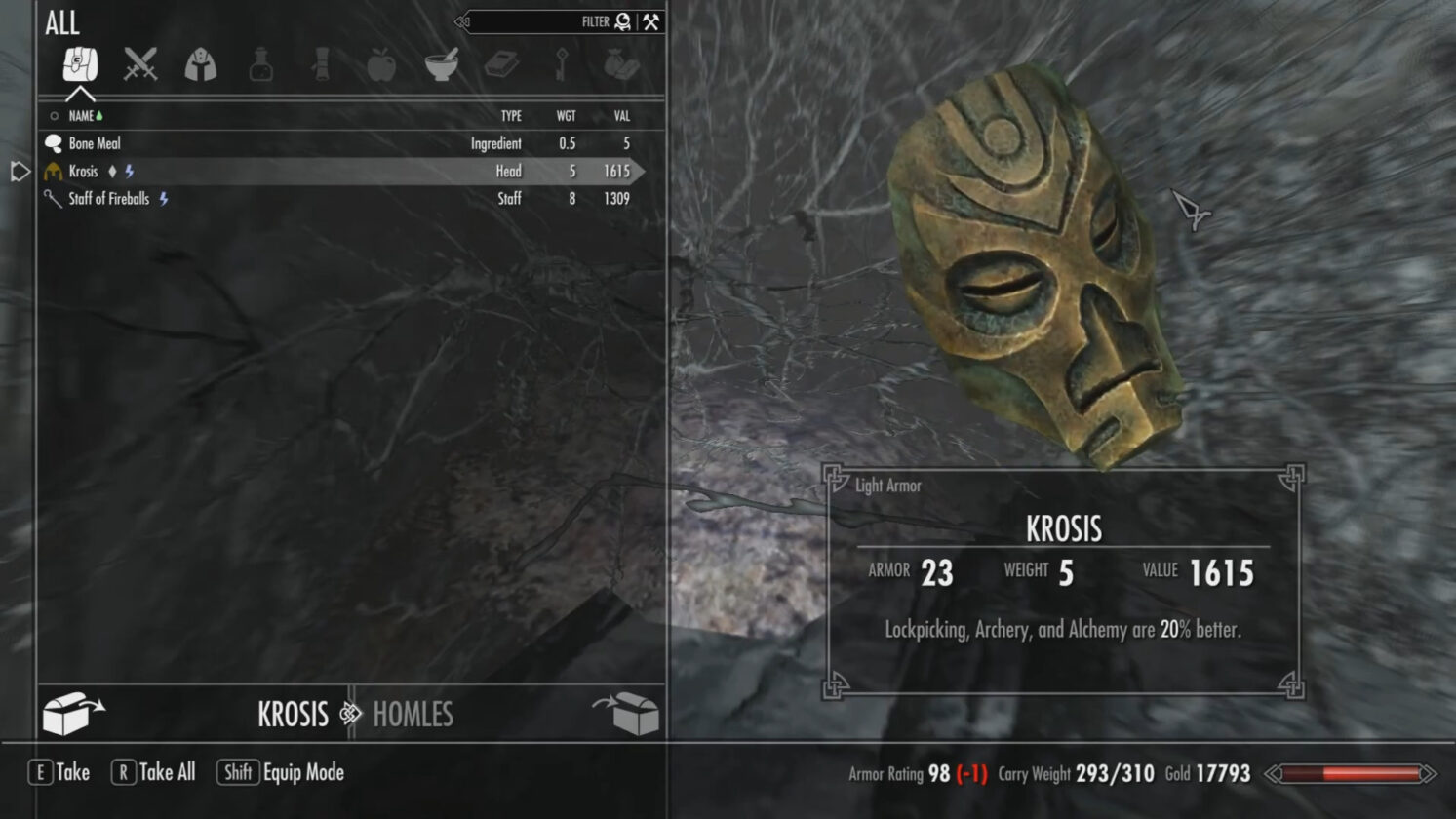
Task: Select the Misc ingots category icon
Action: (x=623, y=66)
